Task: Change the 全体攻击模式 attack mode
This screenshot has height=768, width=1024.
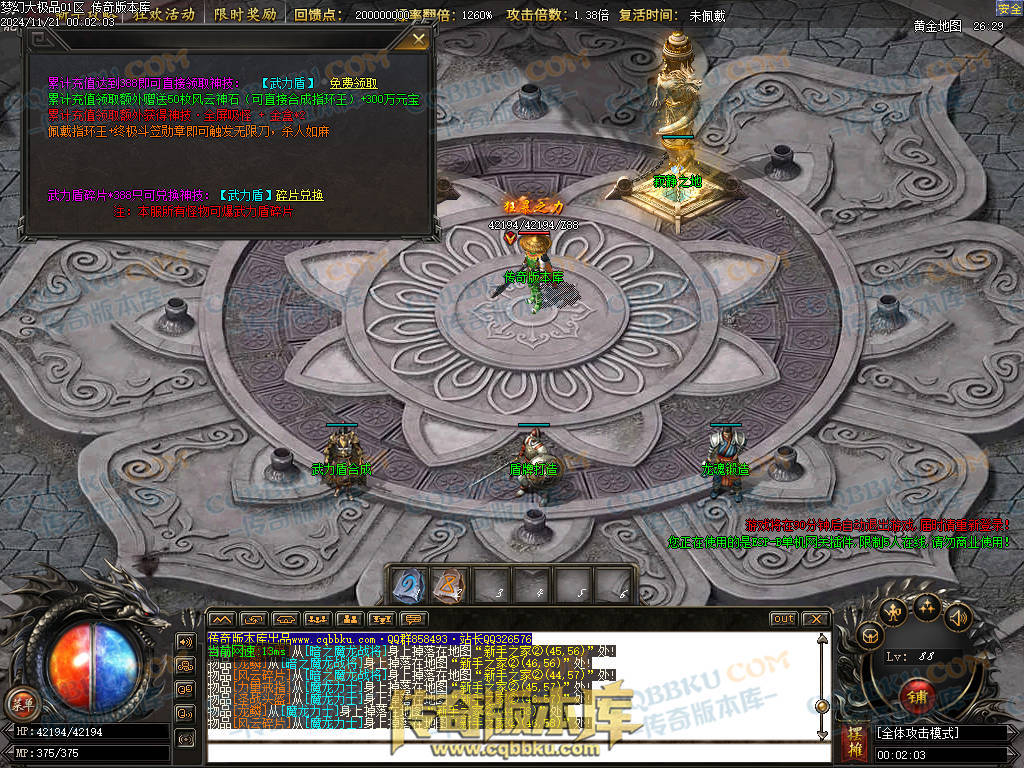Action: coord(938,733)
